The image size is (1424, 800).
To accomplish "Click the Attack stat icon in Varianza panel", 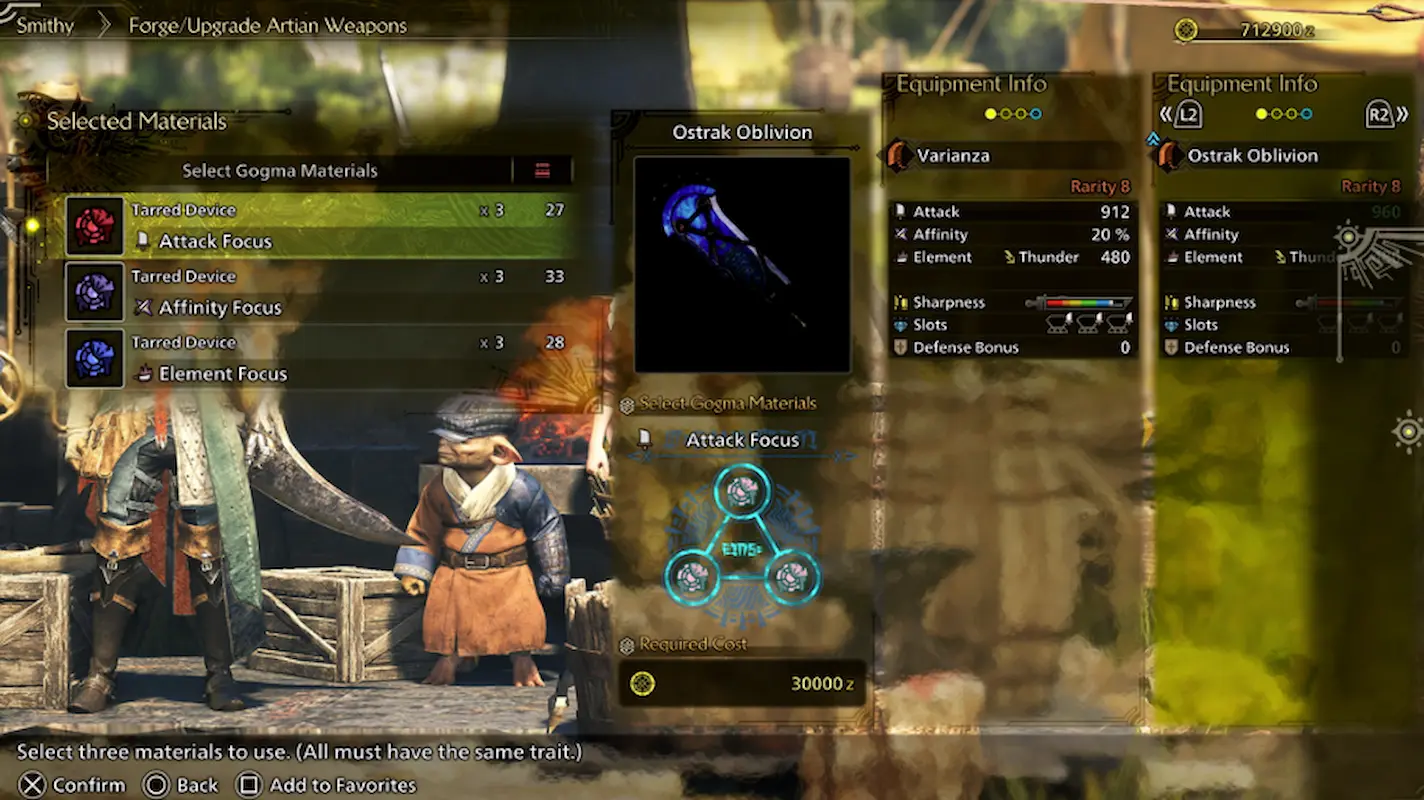I will [902, 211].
